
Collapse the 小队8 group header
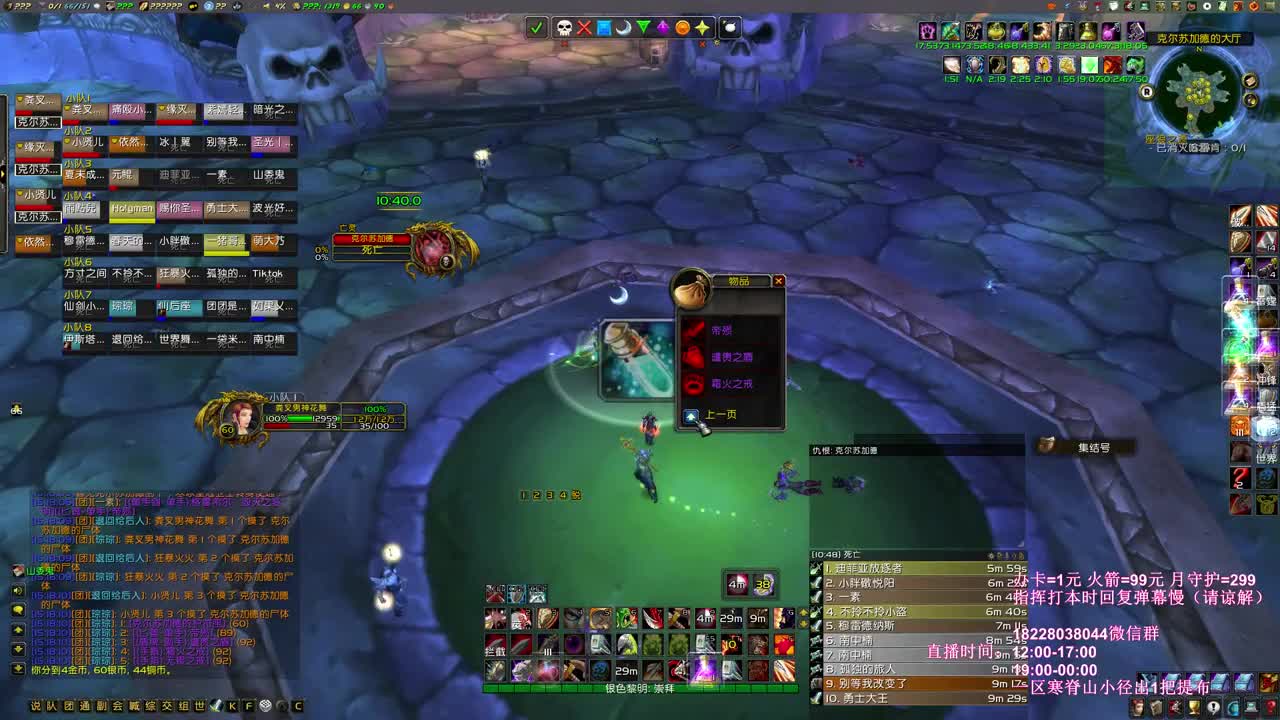coord(76,327)
